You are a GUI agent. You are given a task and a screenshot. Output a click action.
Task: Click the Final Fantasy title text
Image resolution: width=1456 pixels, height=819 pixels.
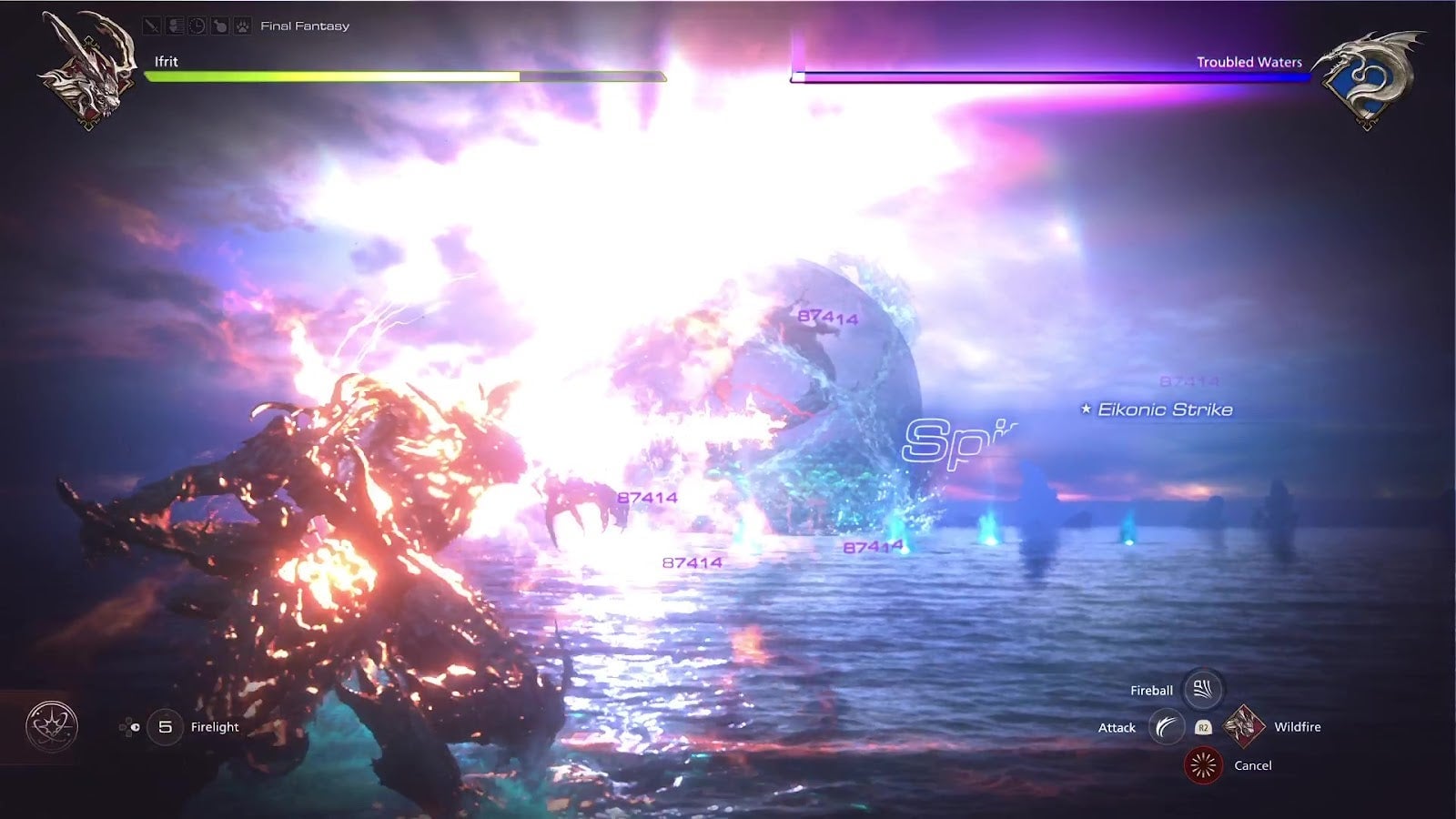pos(304,25)
